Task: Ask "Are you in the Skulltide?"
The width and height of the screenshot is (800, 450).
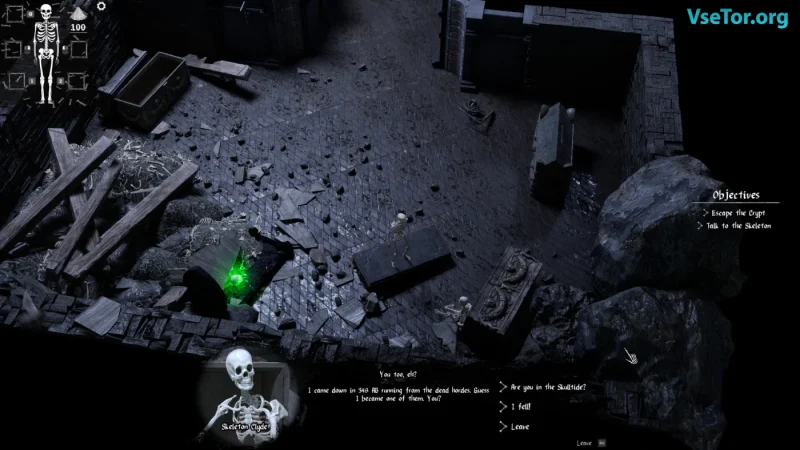Action: pyautogui.click(x=548, y=386)
